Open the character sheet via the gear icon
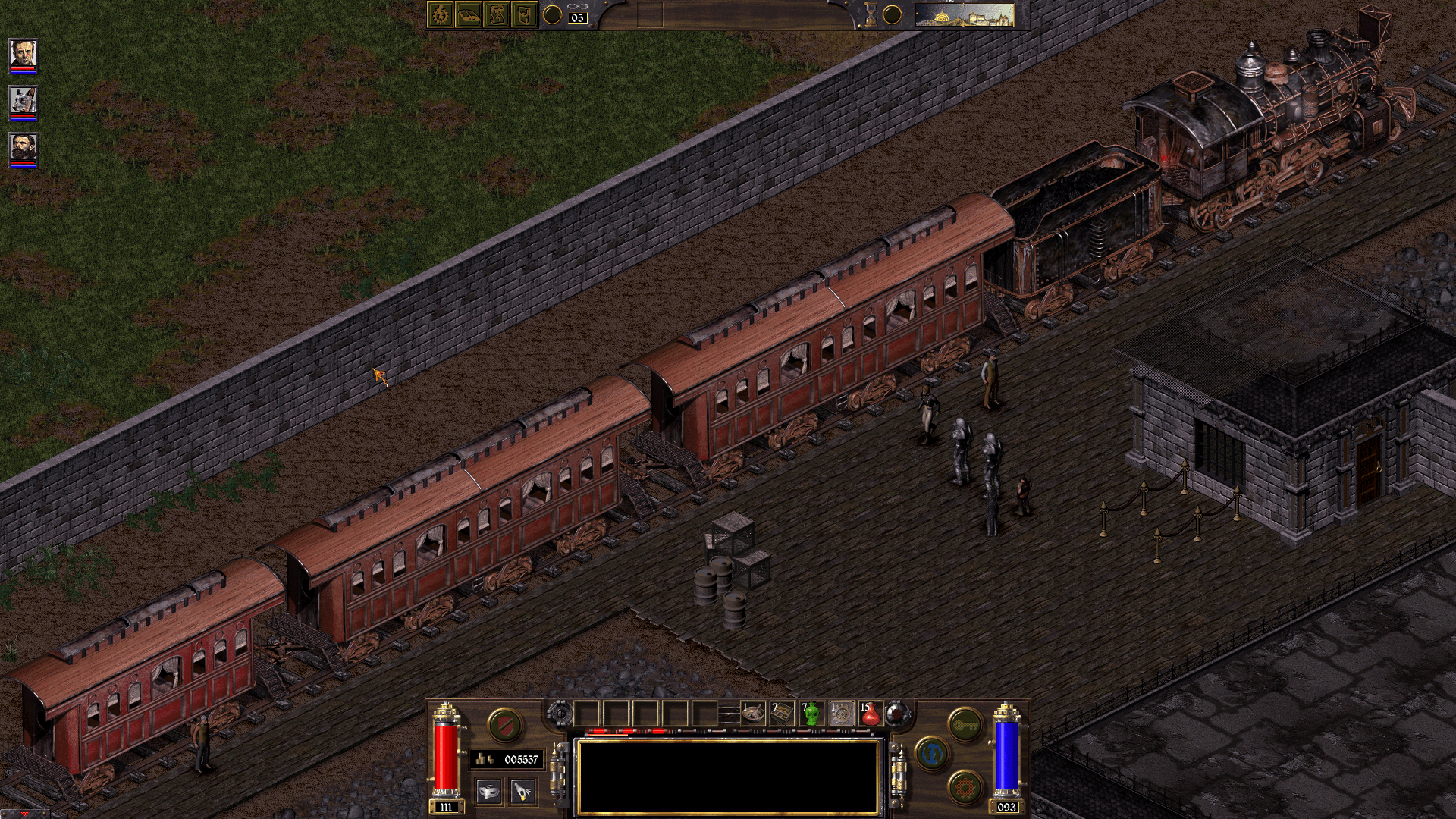This screenshot has height=819, width=1456. 440,17
